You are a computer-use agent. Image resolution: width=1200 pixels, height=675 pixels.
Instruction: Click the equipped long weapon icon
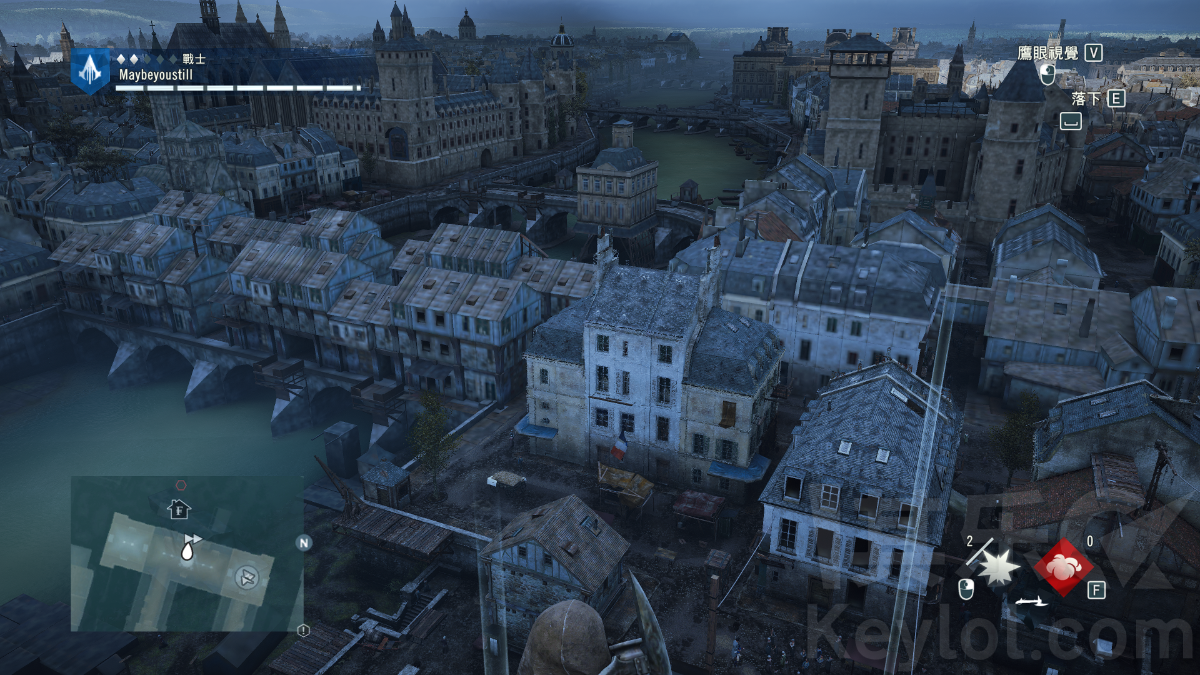coord(1030,601)
